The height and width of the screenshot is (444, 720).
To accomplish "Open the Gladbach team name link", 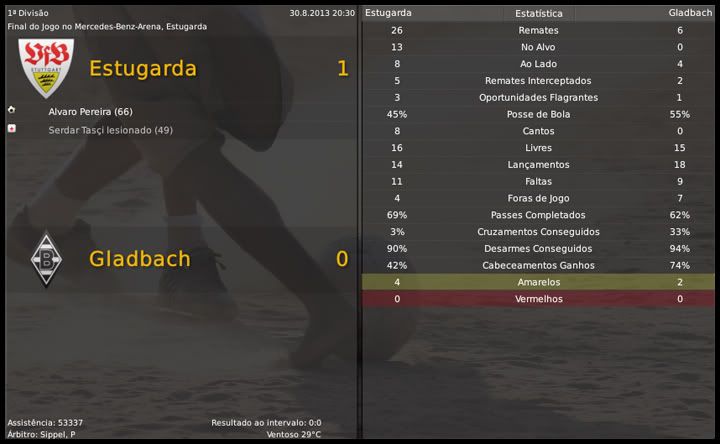I will pyautogui.click(x=140, y=259).
